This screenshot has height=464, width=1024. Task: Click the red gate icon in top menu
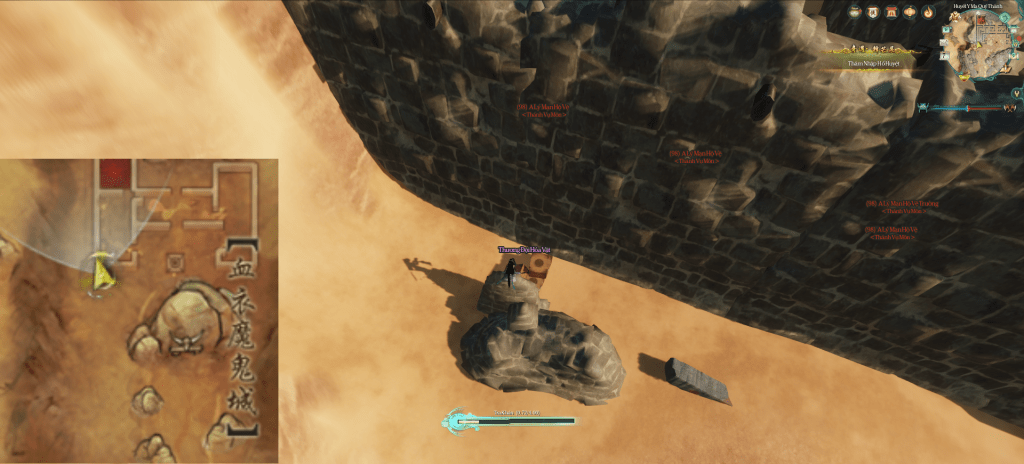tap(891, 12)
